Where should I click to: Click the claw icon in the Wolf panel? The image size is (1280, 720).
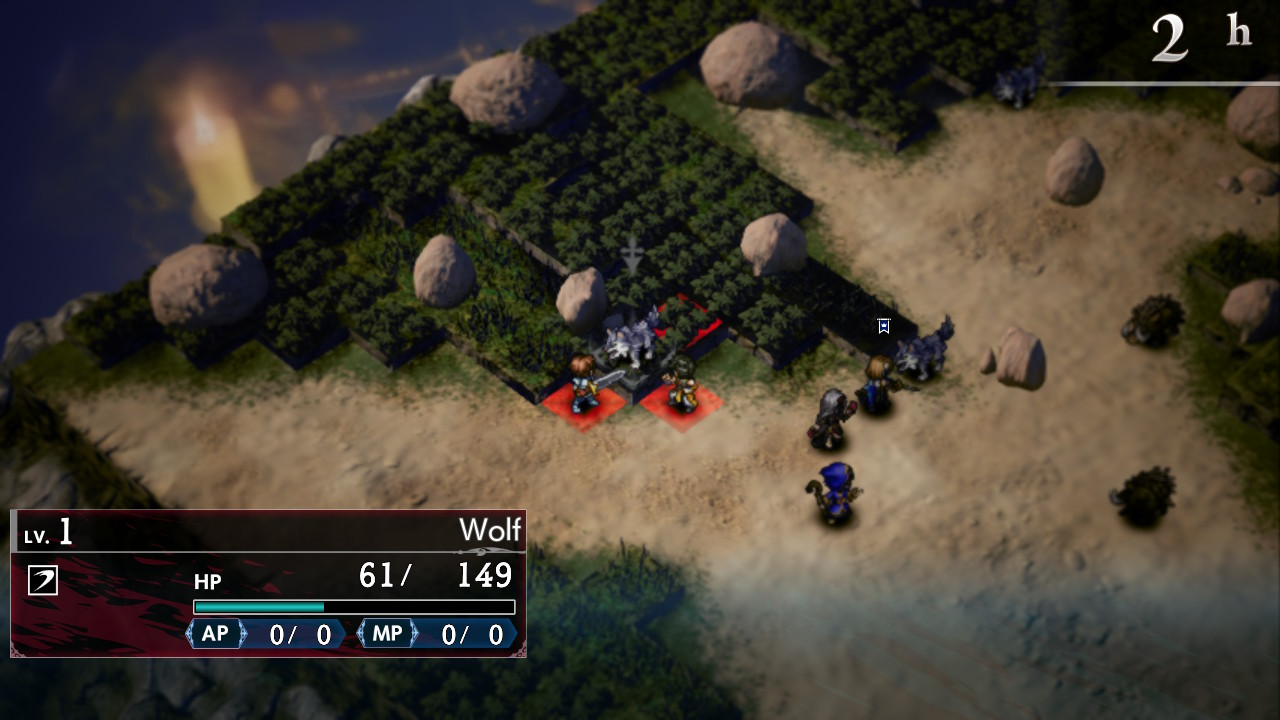42,580
